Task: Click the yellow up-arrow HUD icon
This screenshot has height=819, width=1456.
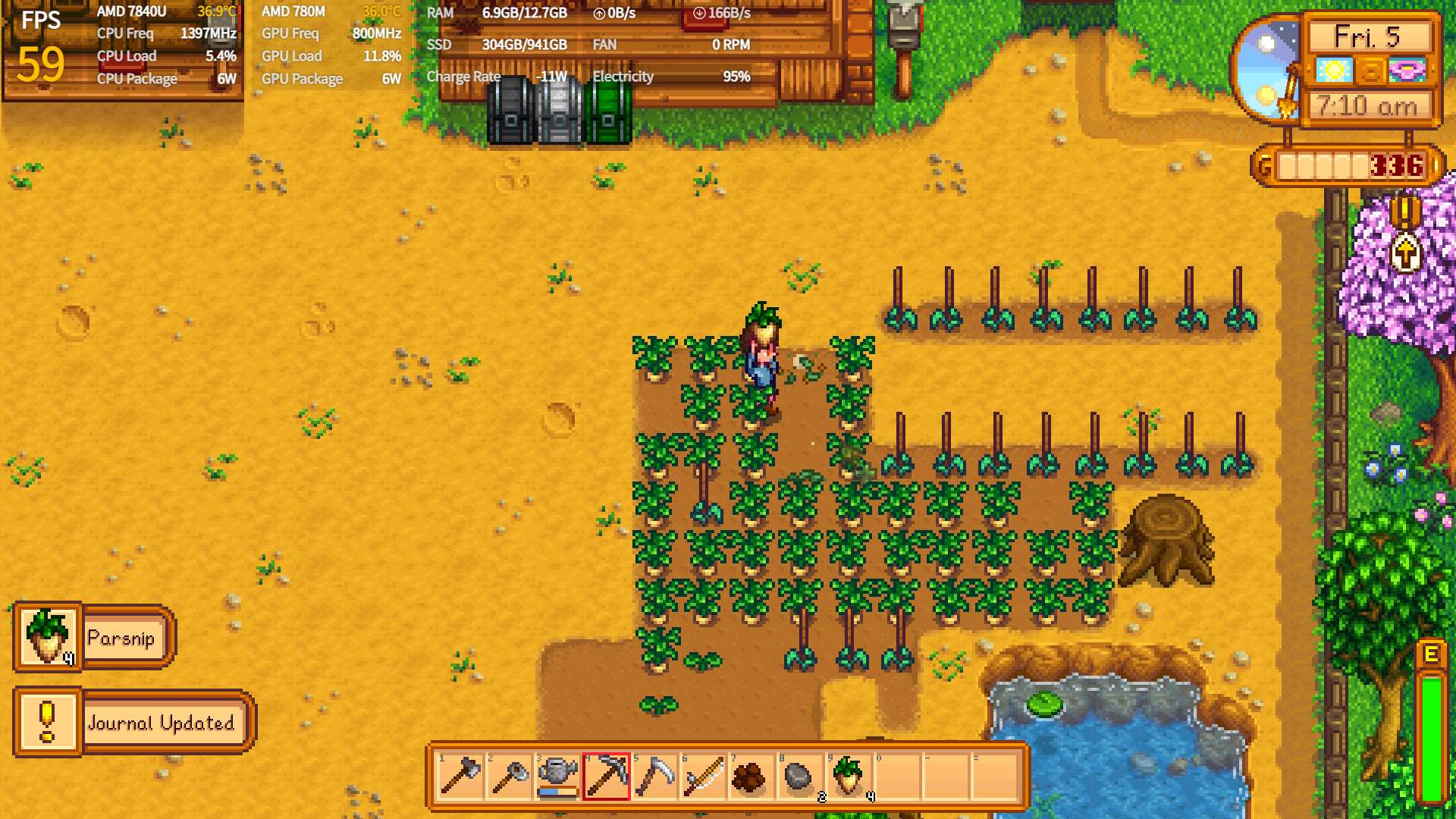Action: click(1405, 253)
